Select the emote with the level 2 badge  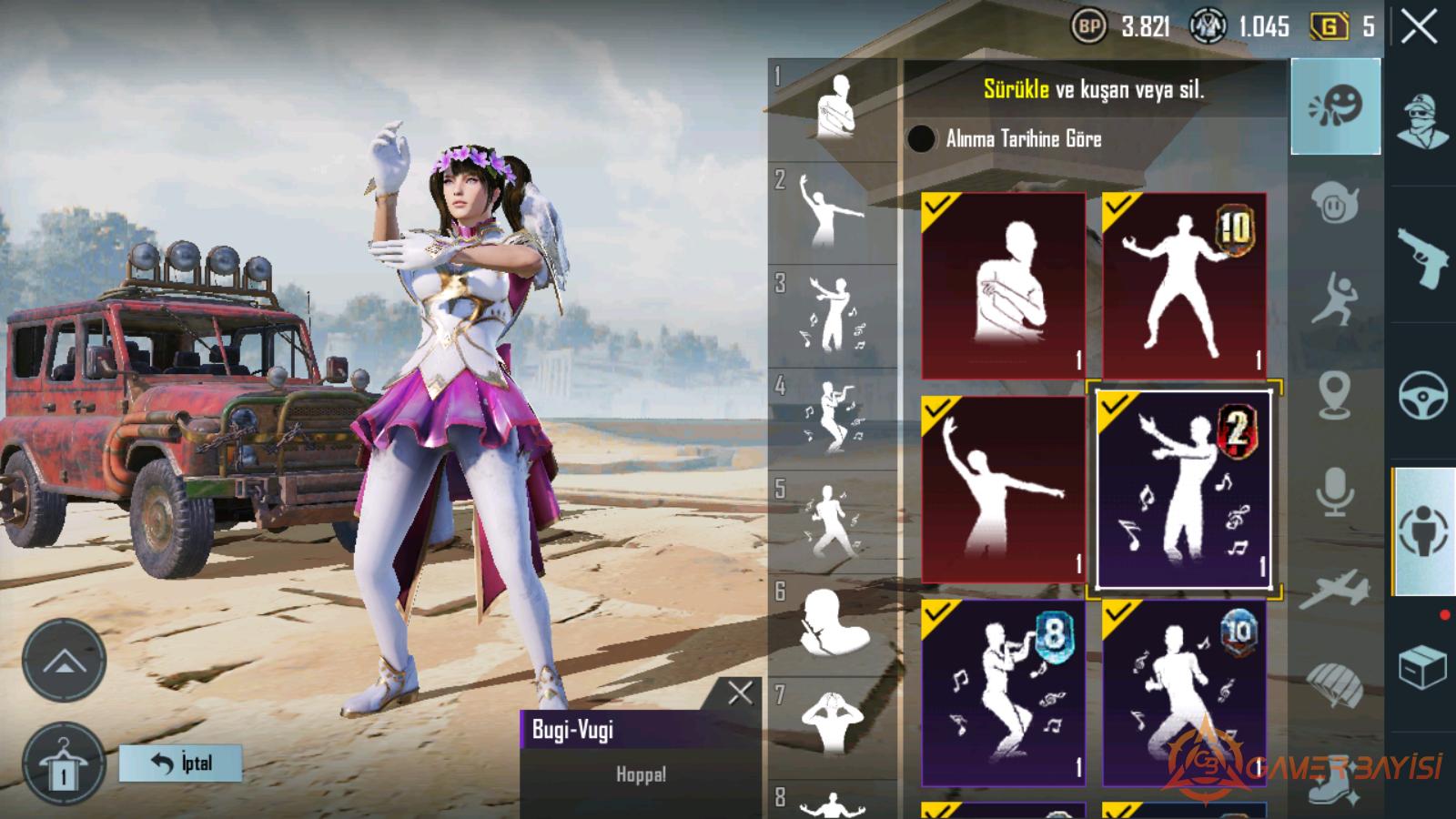1183,490
